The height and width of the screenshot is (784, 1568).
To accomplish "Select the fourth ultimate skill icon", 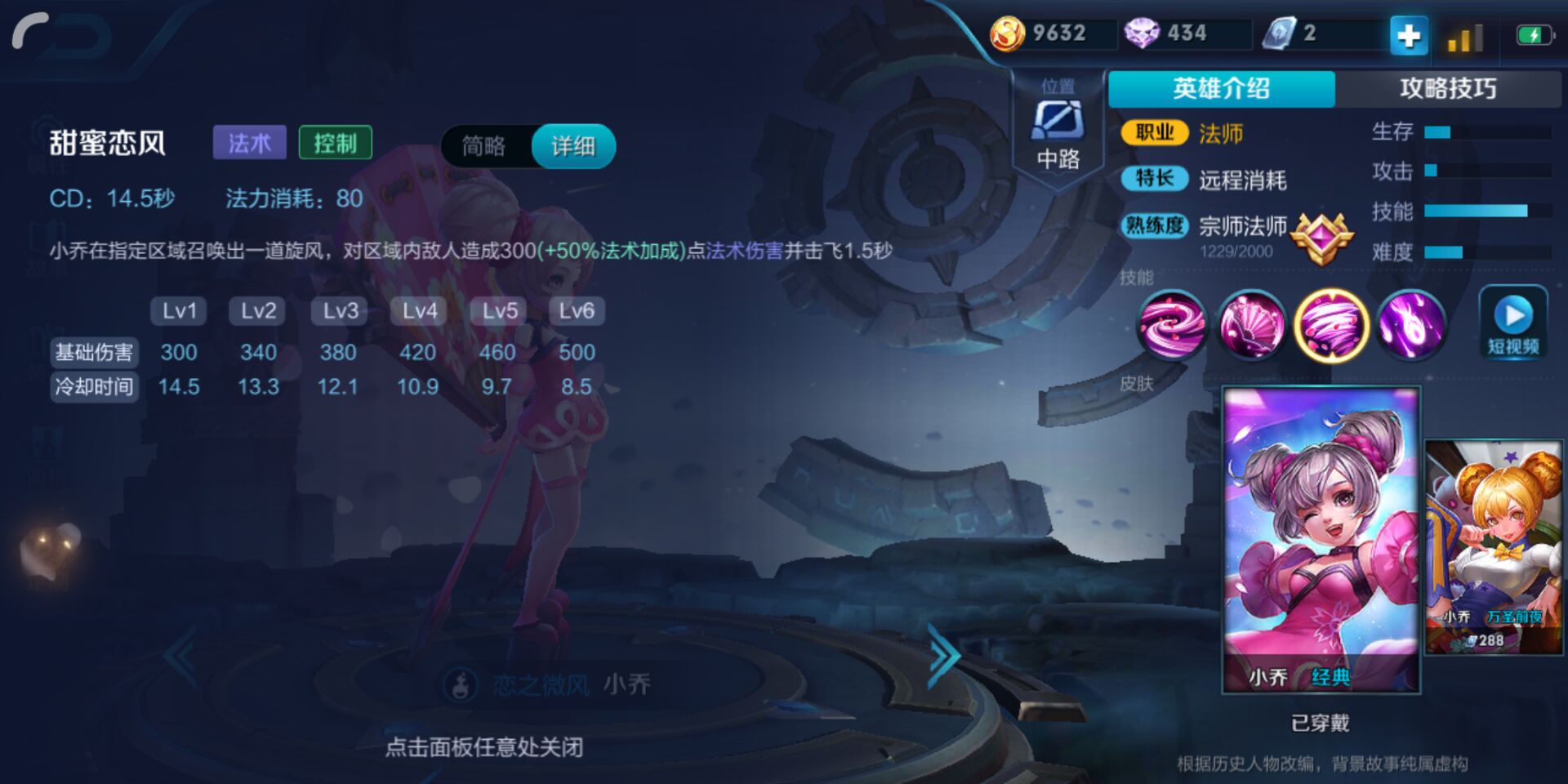I will (1412, 327).
